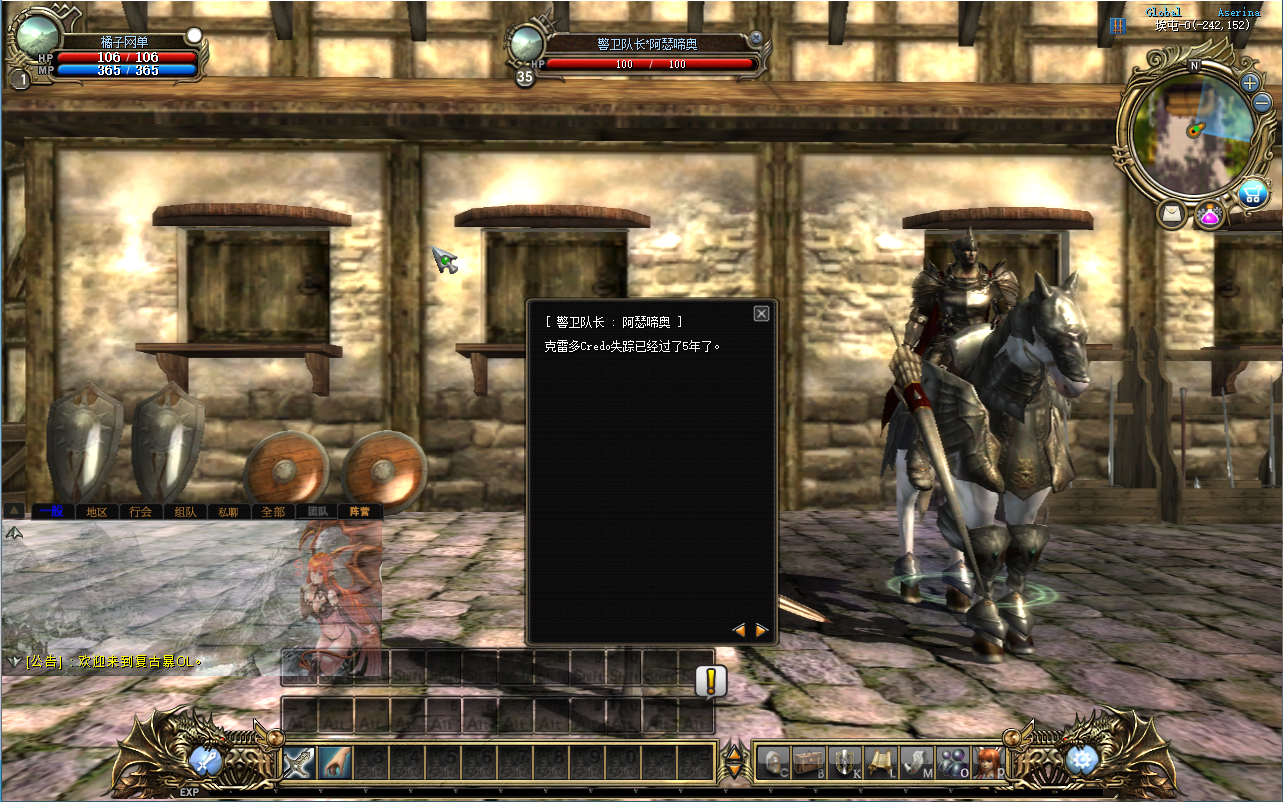Viewport: 1283px width, 802px height.
Task: Activate the hand skill on hotbar
Action: pos(334,763)
